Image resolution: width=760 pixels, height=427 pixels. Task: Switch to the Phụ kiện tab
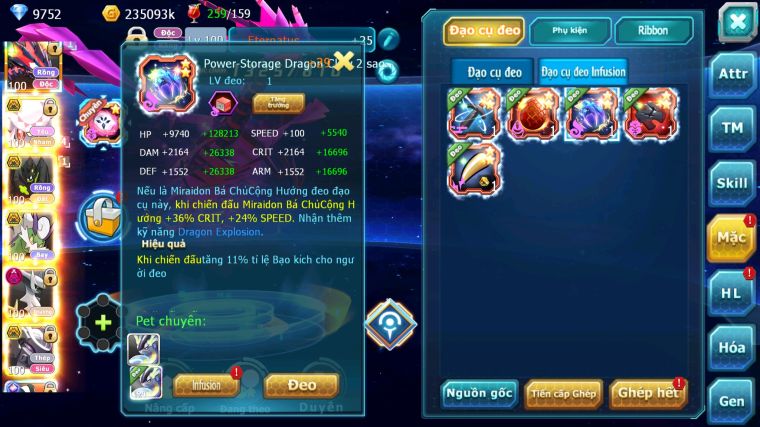tap(569, 31)
